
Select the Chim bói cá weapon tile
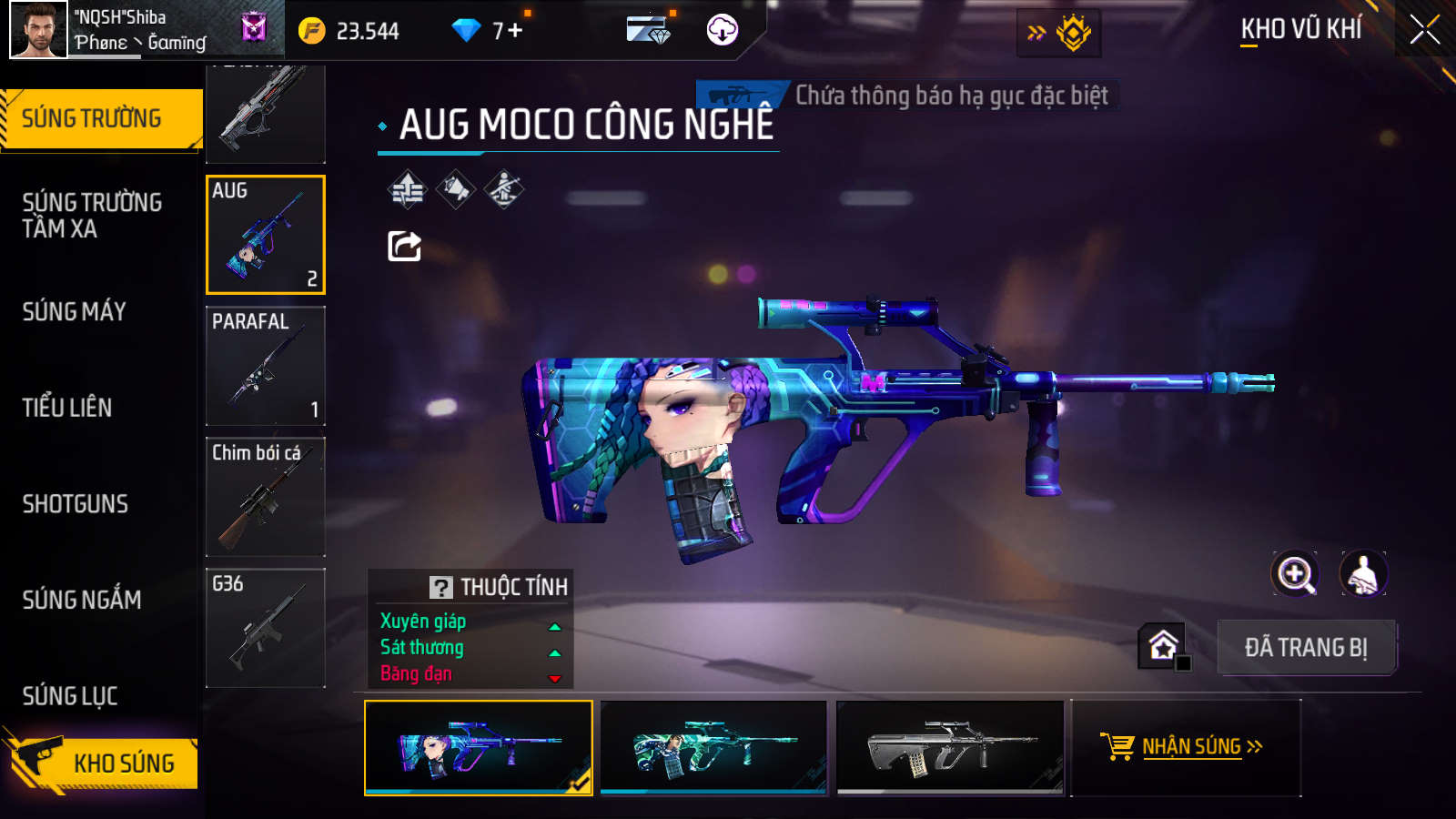click(266, 497)
